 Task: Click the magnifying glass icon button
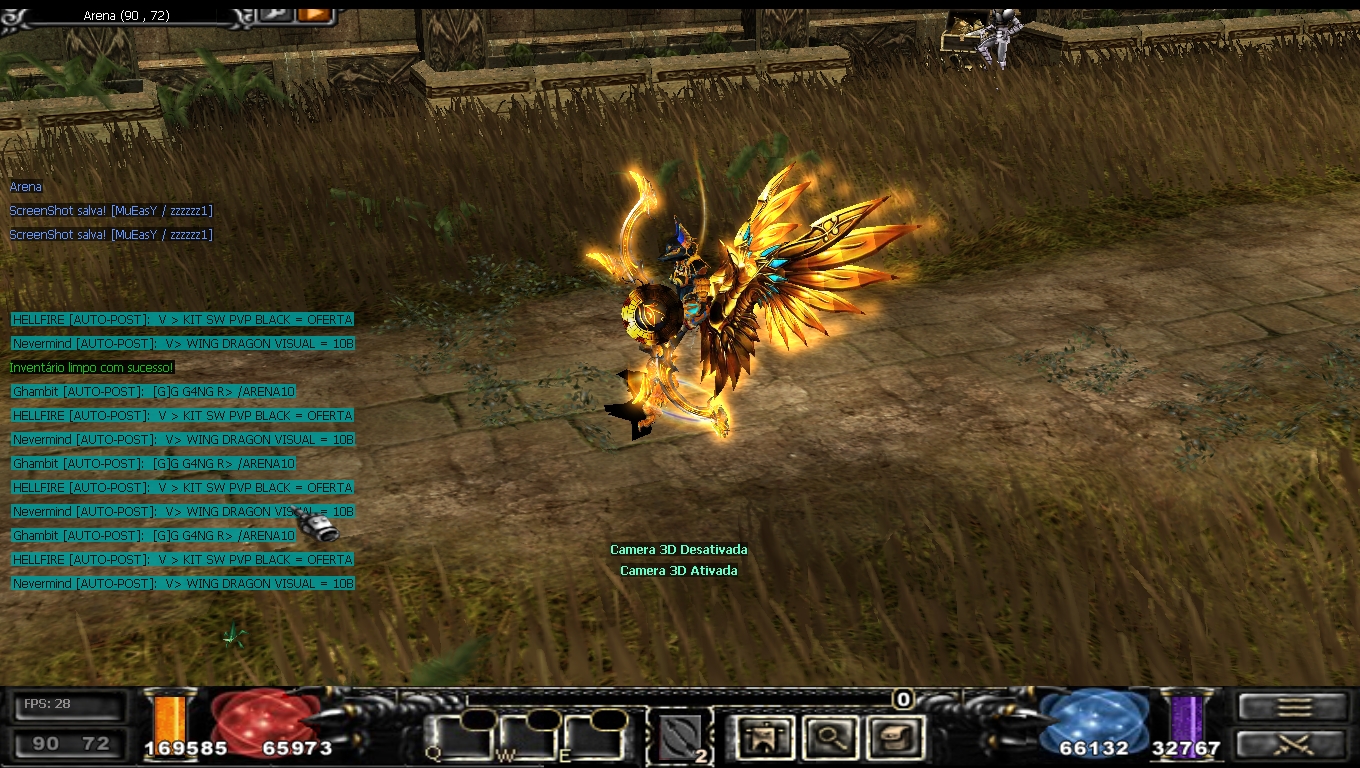coord(829,737)
